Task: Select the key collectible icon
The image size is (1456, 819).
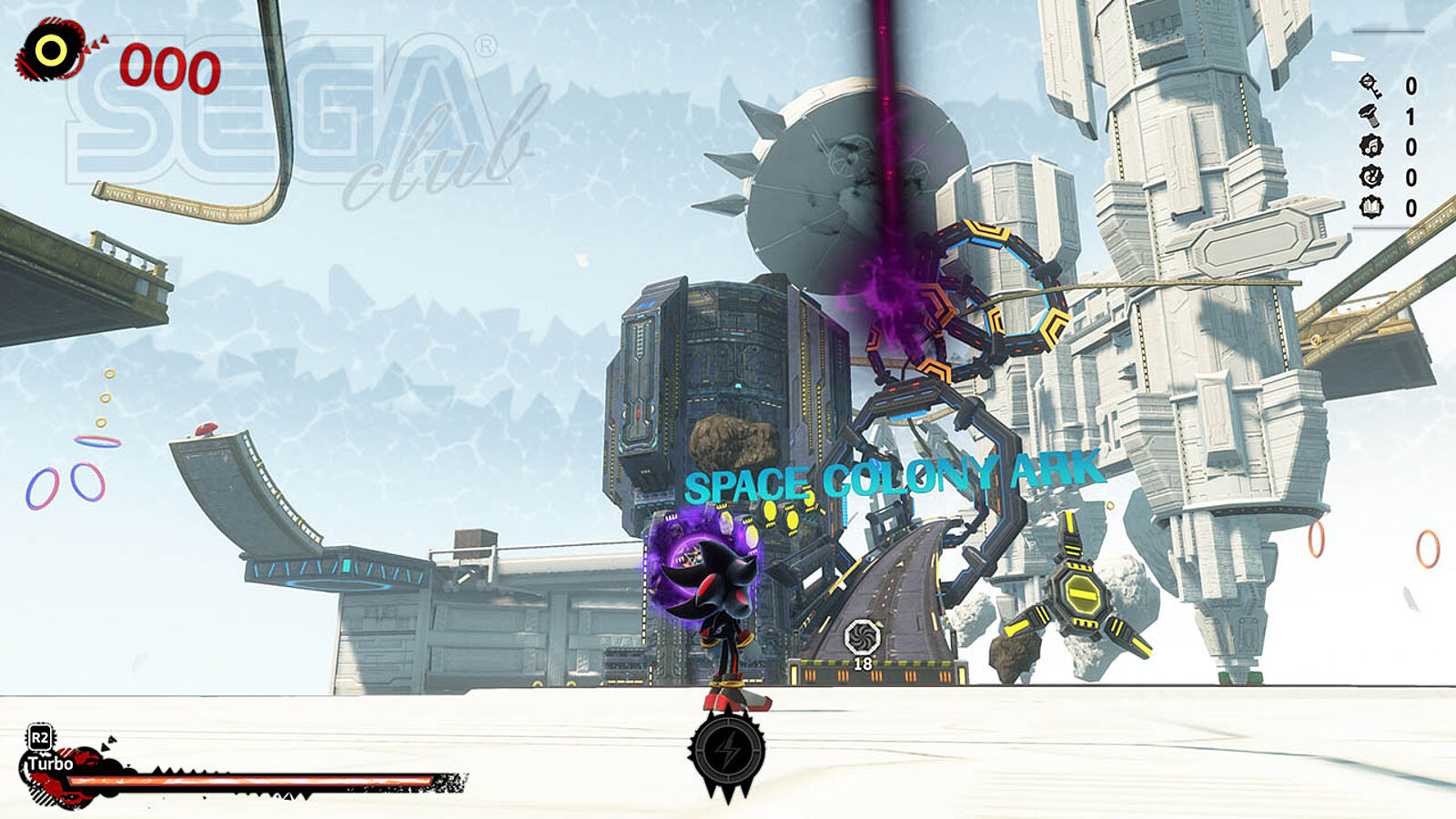Action: 1370,86
